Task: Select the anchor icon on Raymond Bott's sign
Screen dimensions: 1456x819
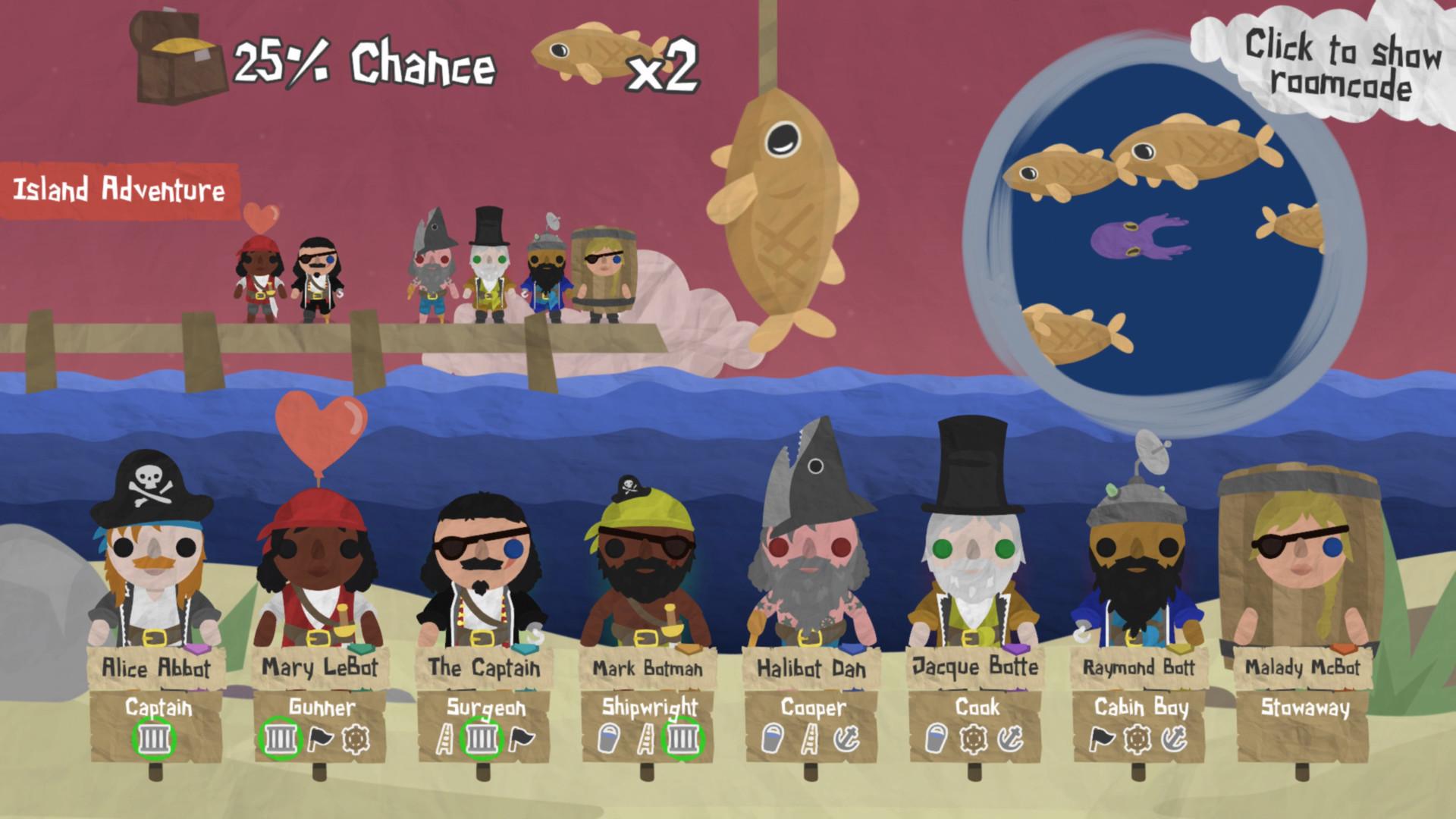Action: pos(1175,740)
